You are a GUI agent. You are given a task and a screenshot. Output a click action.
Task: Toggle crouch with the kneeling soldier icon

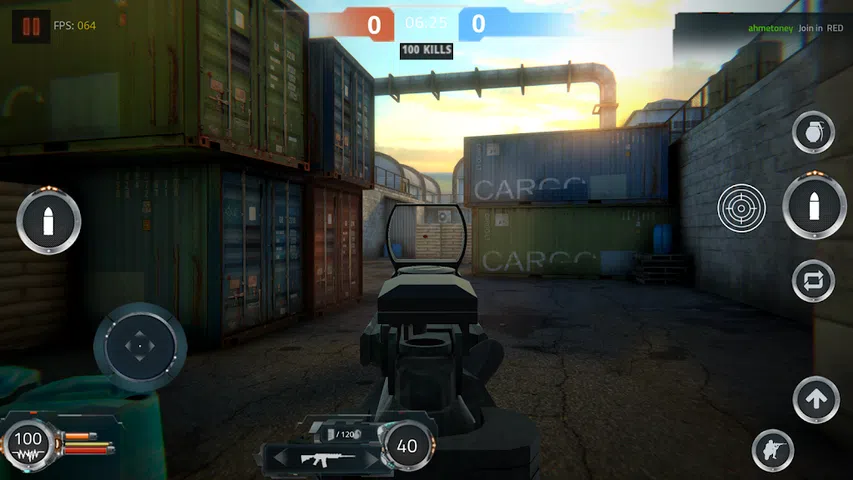[772, 449]
